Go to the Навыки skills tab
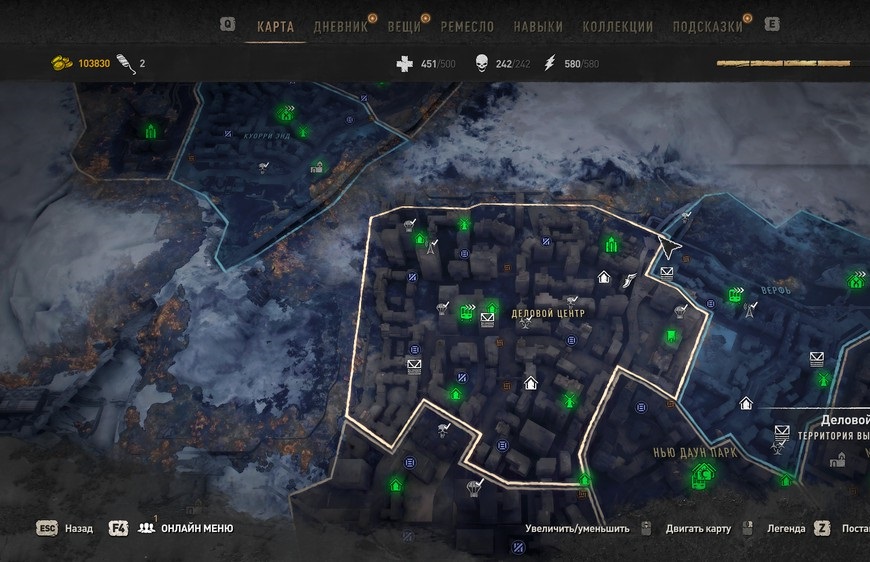The height and width of the screenshot is (562, 870). [x=538, y=27]
